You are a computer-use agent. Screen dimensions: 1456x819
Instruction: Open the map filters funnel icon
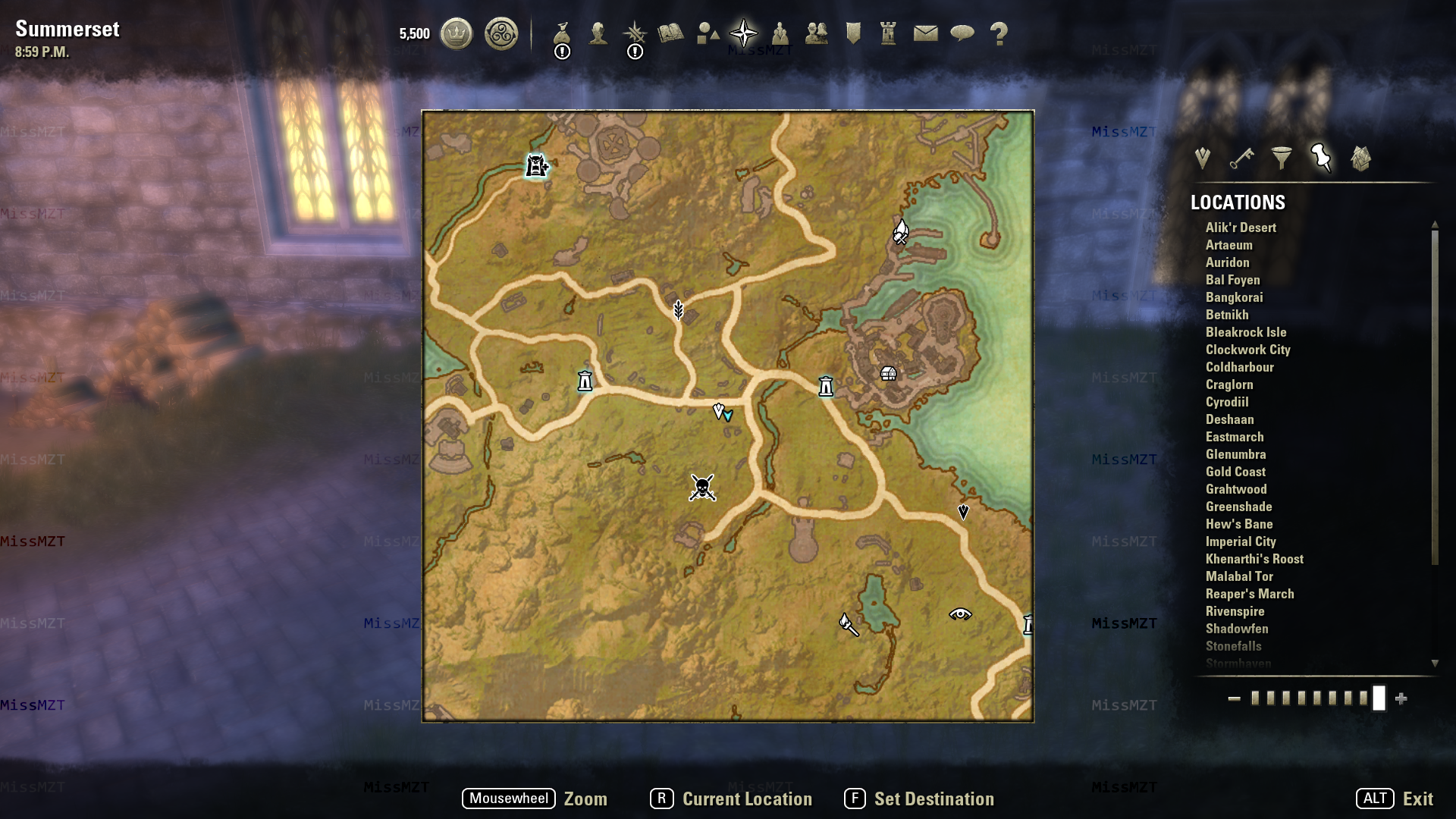coord(1282,158)
